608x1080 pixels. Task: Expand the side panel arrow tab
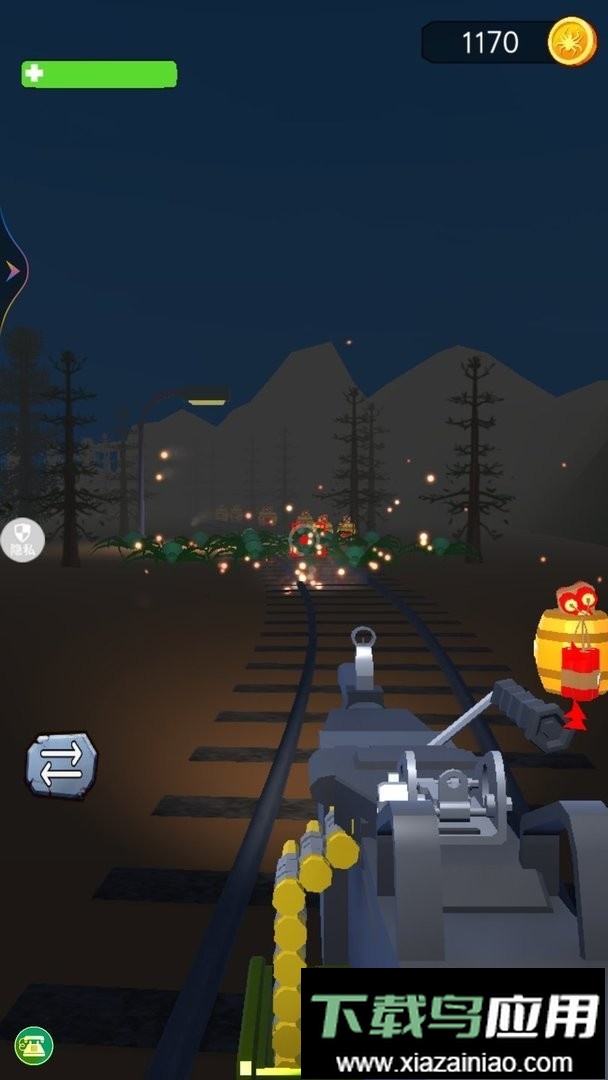coord(12,270)
